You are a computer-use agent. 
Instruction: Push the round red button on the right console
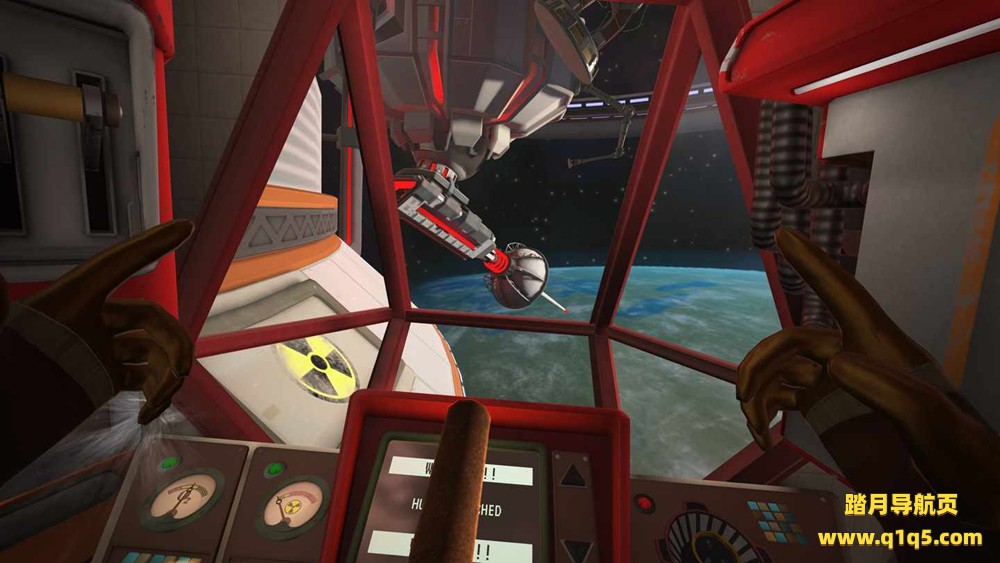[x=644, y=503]
